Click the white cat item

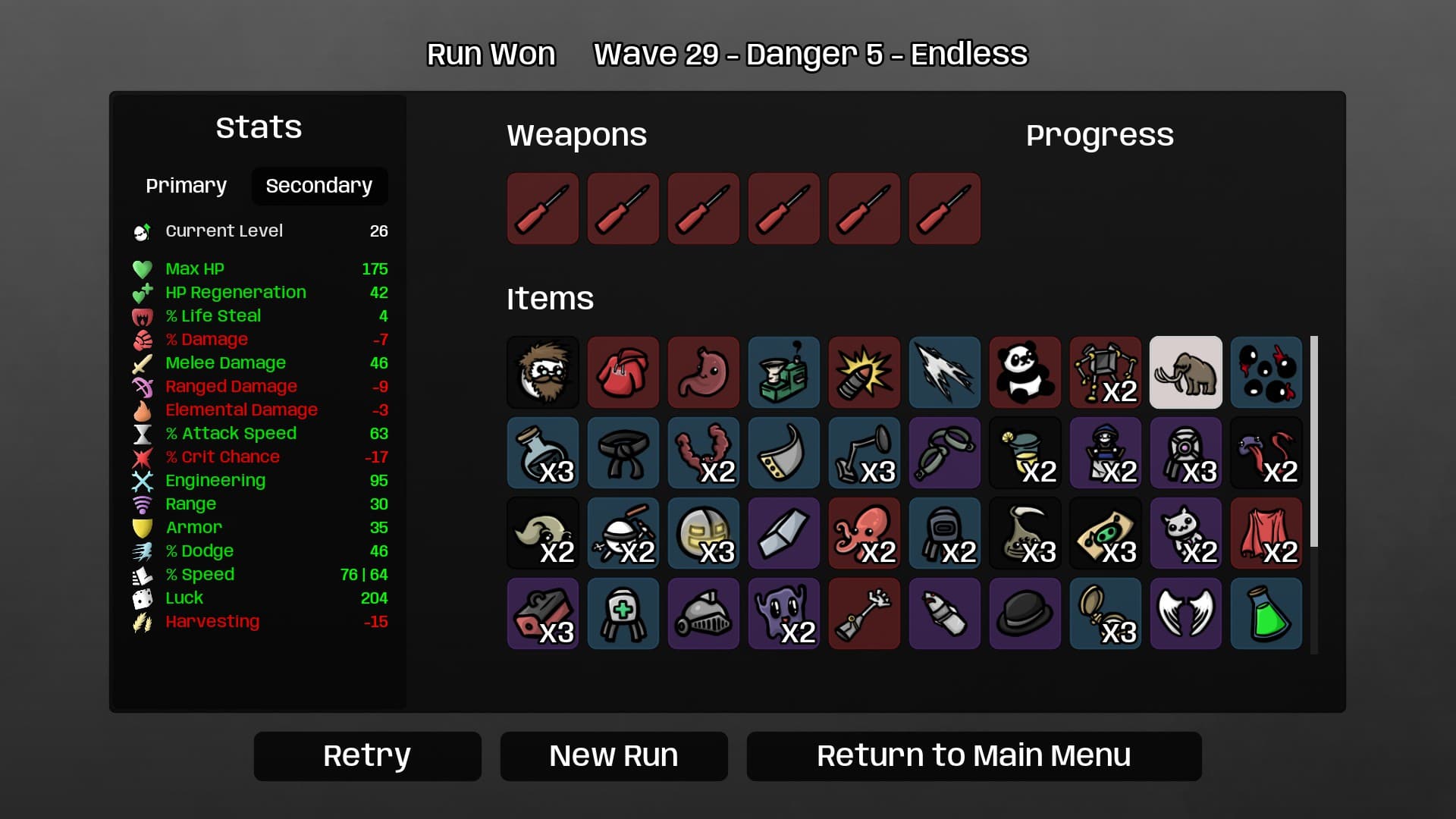coord(1186,533)
